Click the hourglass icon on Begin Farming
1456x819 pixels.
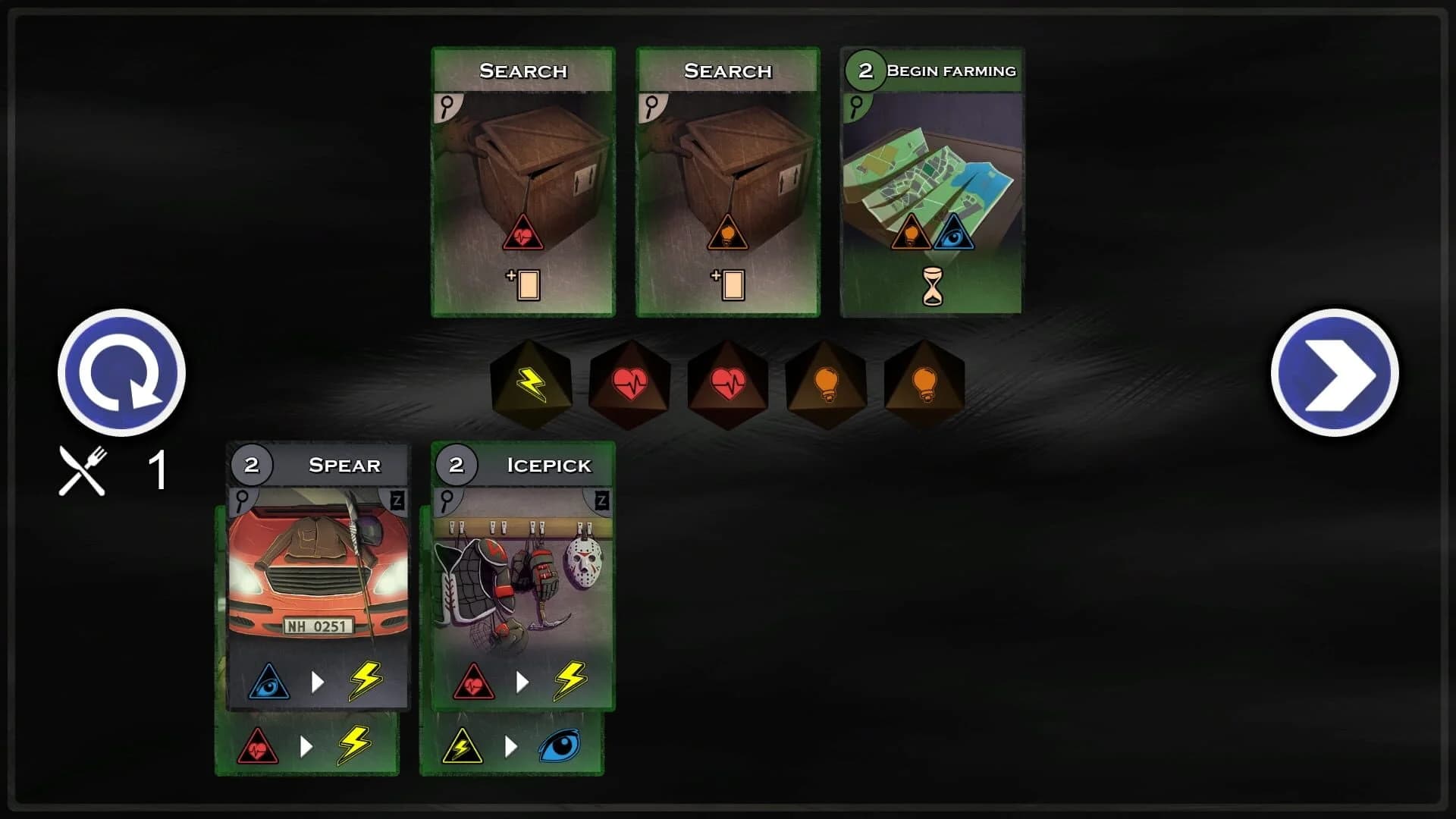(933, 286)
